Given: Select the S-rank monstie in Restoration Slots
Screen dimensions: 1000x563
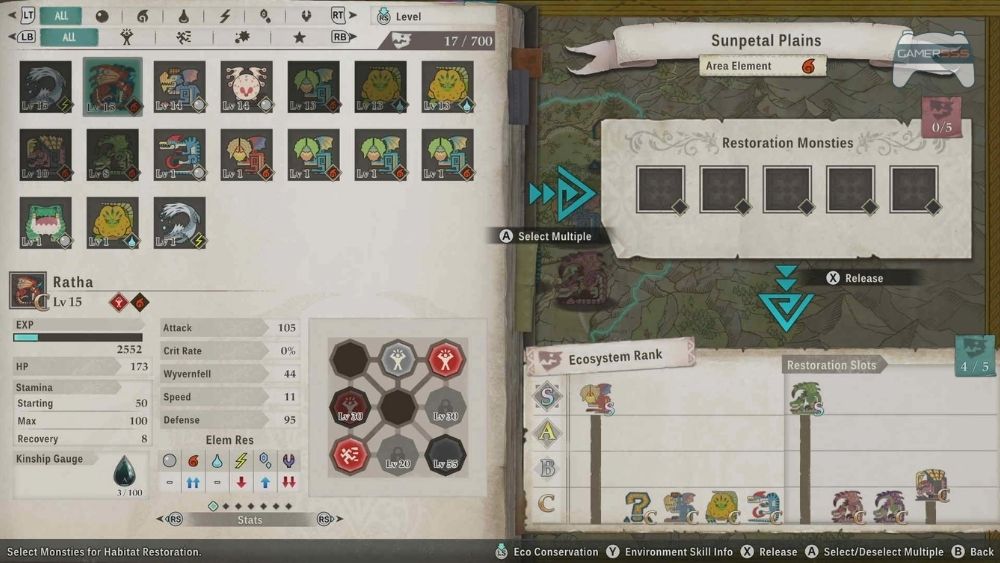Looking at the screenshot, I should click(x=804, y=400).
